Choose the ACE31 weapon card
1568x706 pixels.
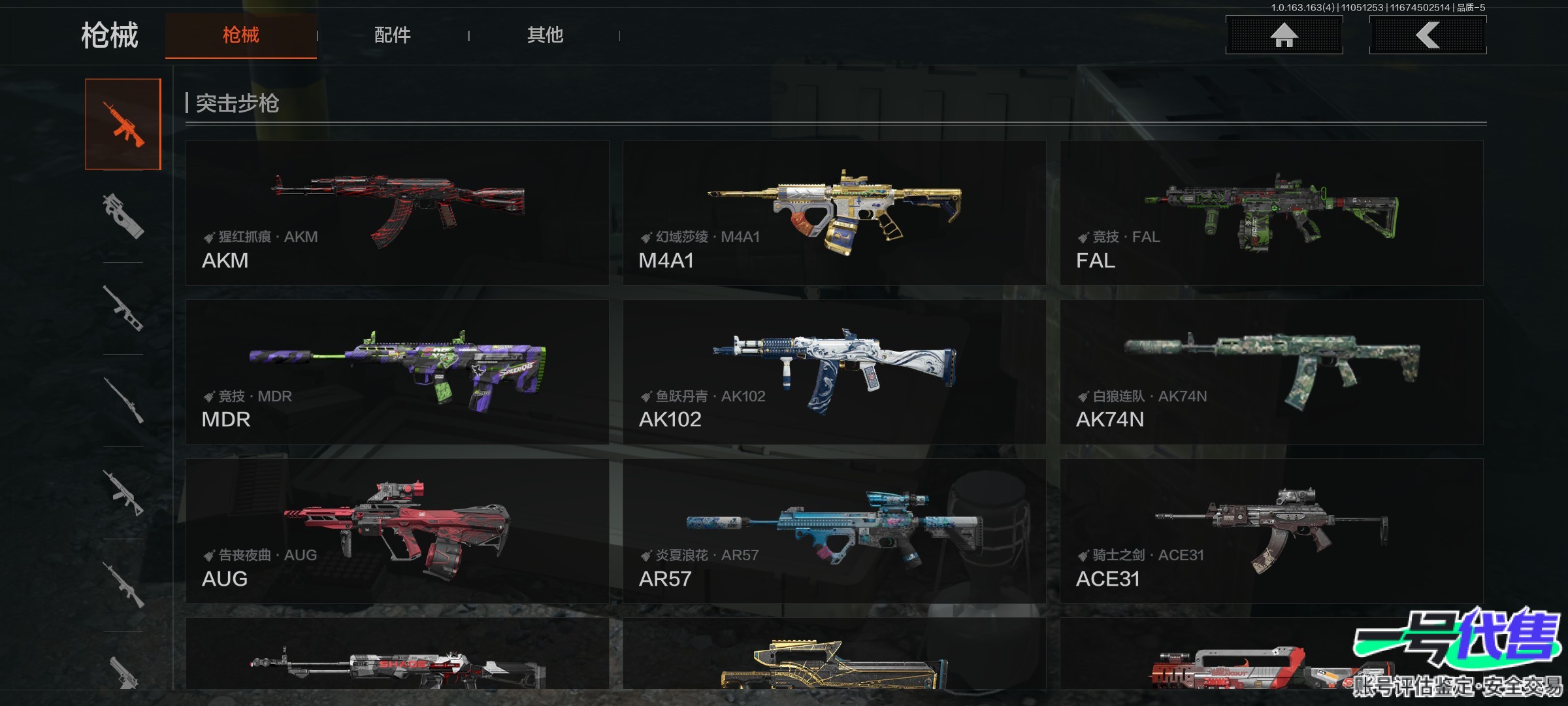[x=1271, y=531]
